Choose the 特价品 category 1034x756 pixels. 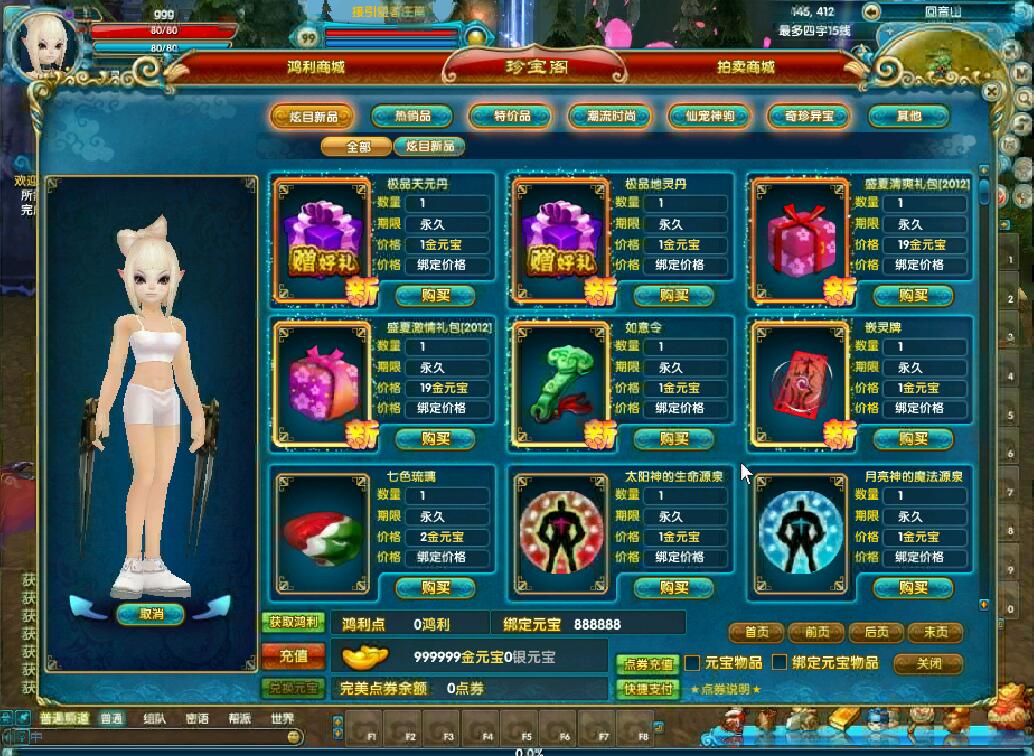pyautogui.click(x=511, y=116)
